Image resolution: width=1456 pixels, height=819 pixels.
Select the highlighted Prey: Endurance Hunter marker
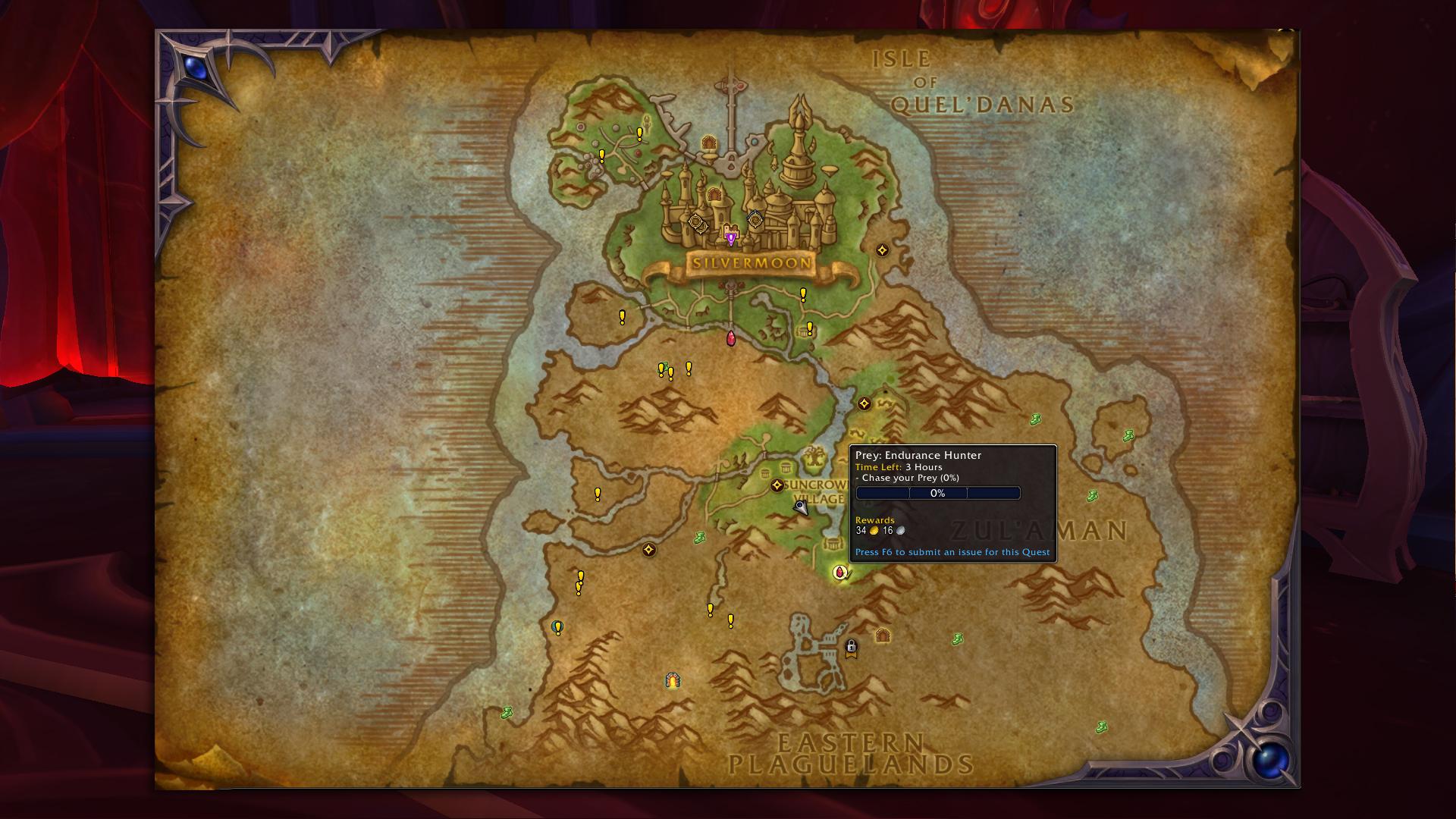coord(839,573)
